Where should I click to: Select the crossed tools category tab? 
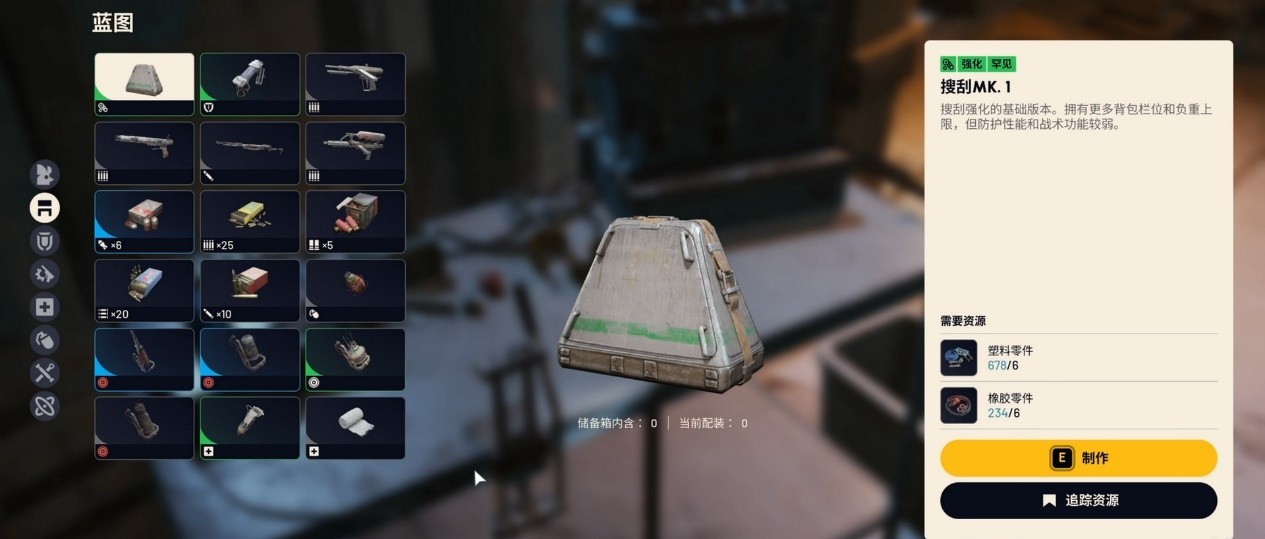[x=45, y=373]
